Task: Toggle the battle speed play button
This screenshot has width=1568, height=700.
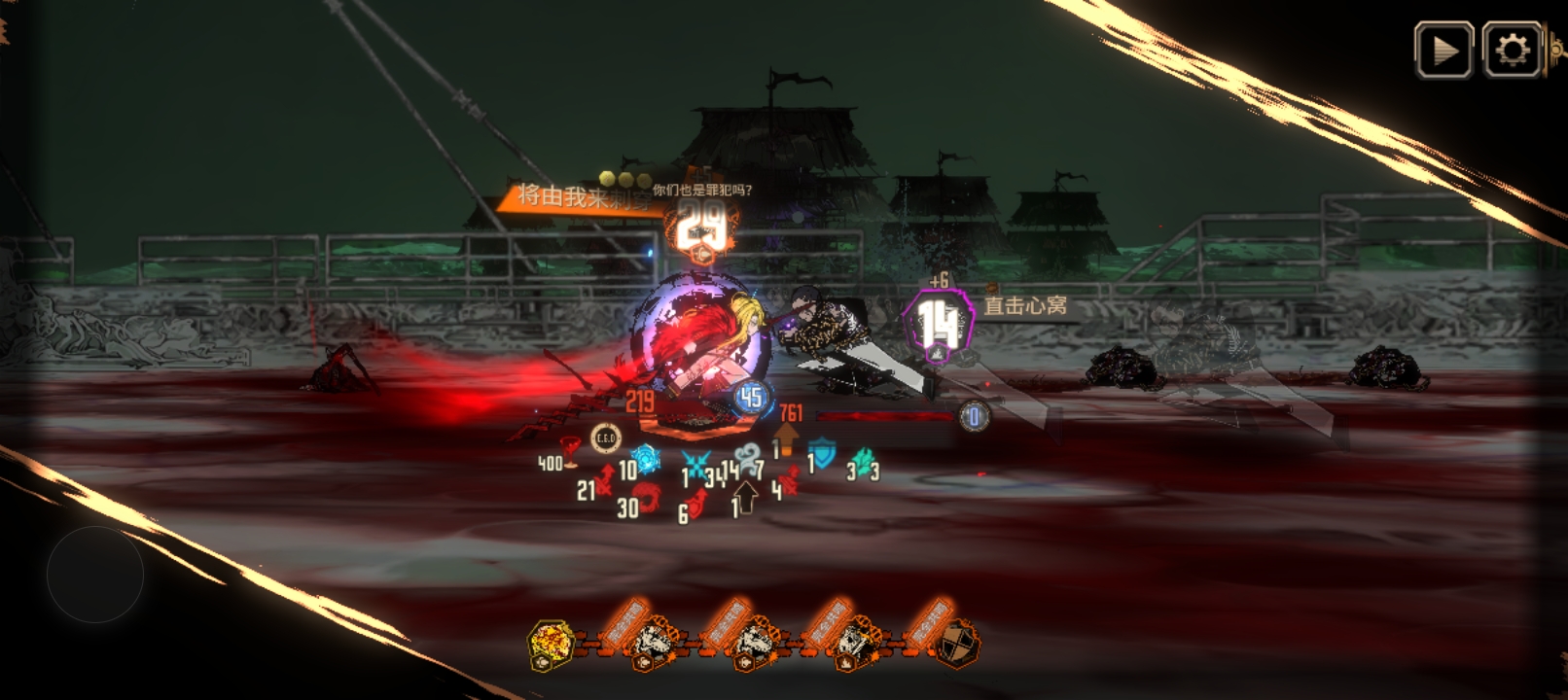Action: (x=1443, y=50)
